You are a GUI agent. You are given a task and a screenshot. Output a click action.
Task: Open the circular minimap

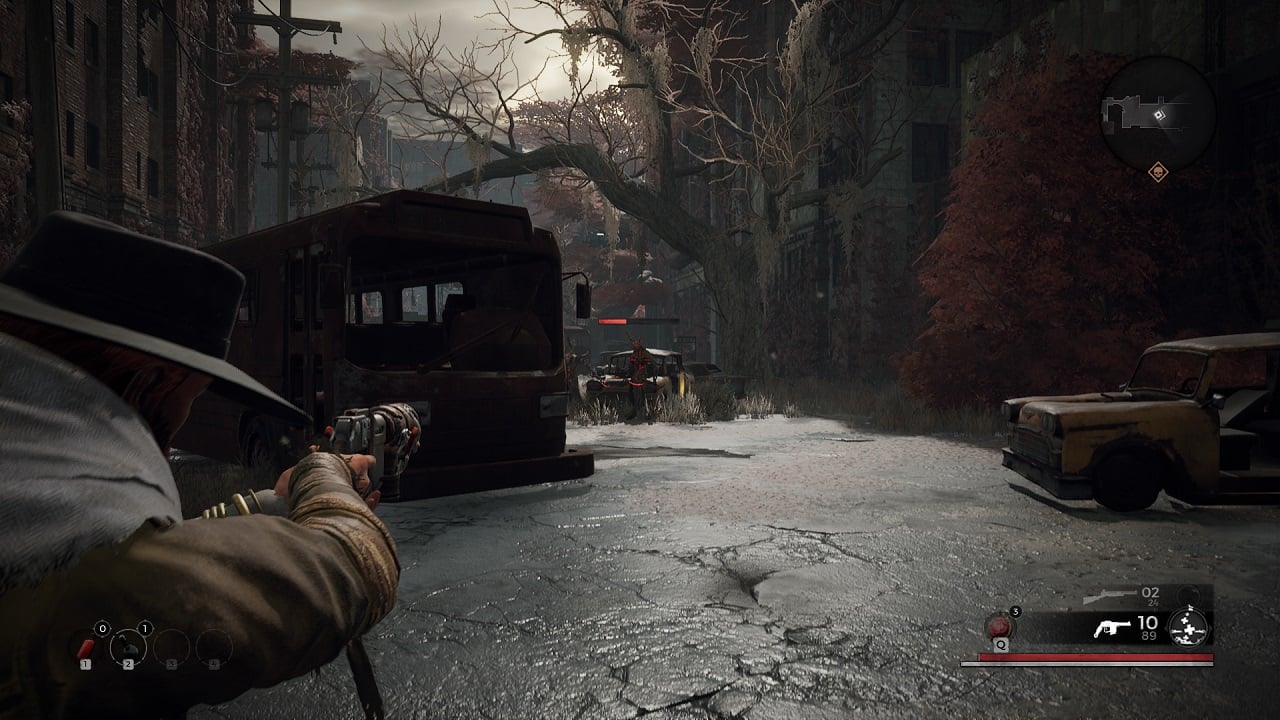pyautogui.click(x=1158, y=112)
